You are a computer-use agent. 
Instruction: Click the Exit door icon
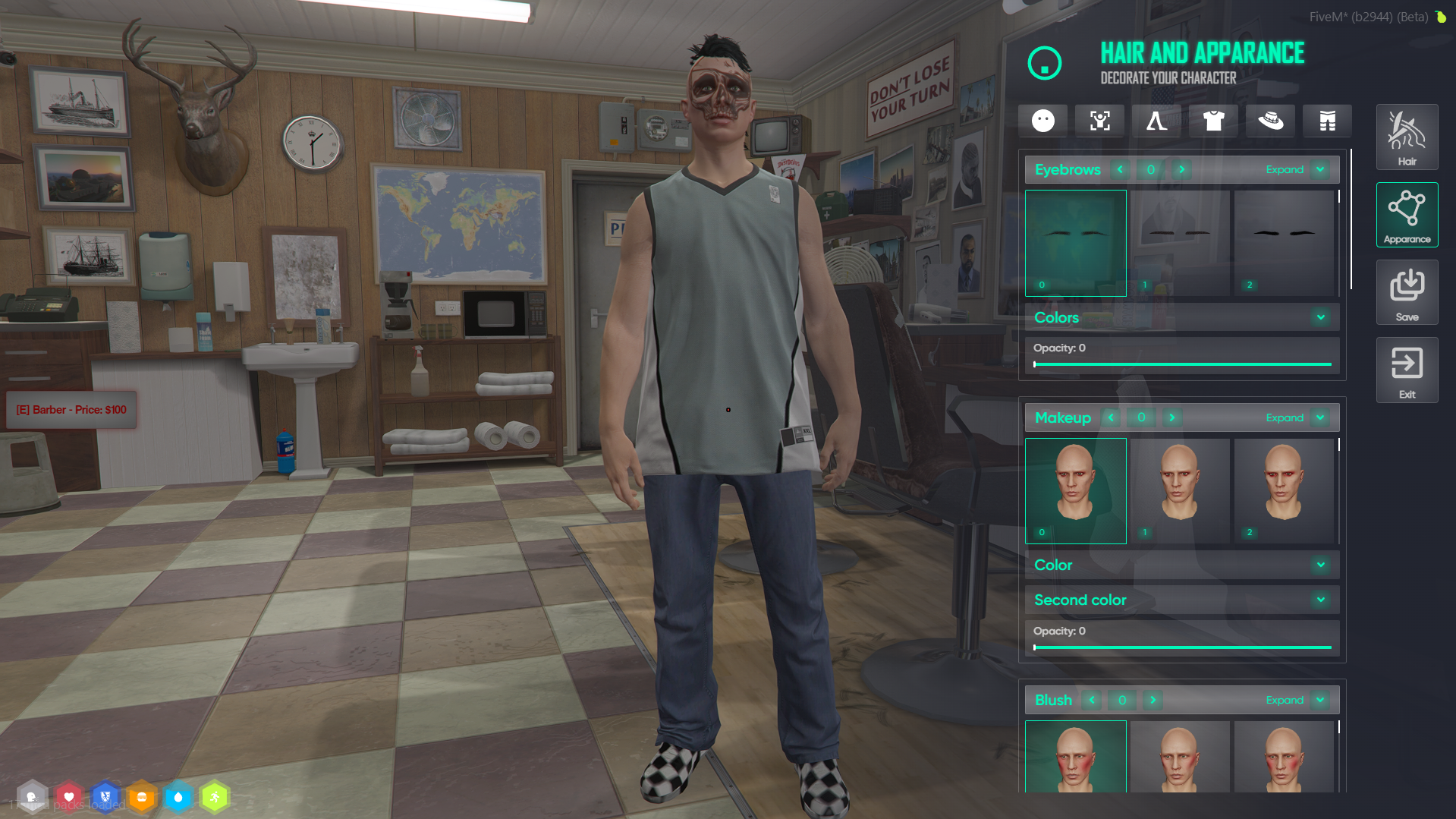pos(1407,370)
